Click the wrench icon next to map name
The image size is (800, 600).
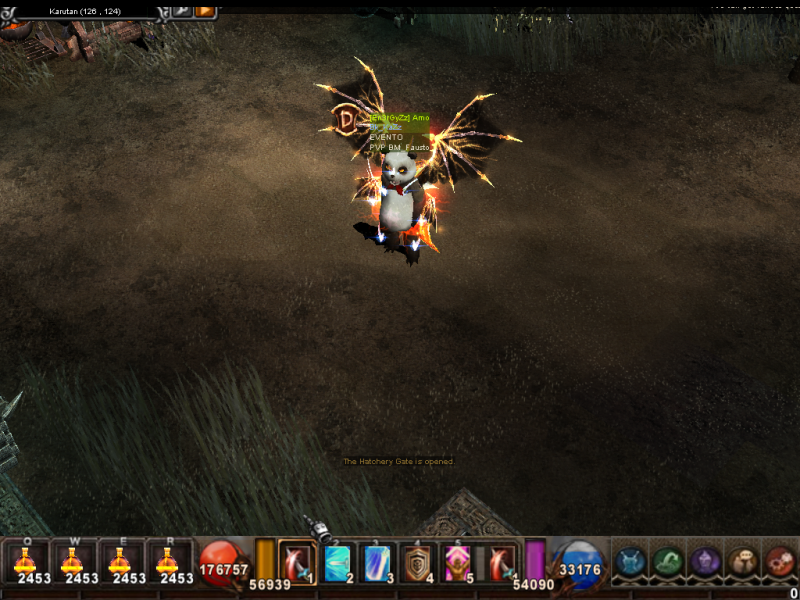tap(182, 10)
